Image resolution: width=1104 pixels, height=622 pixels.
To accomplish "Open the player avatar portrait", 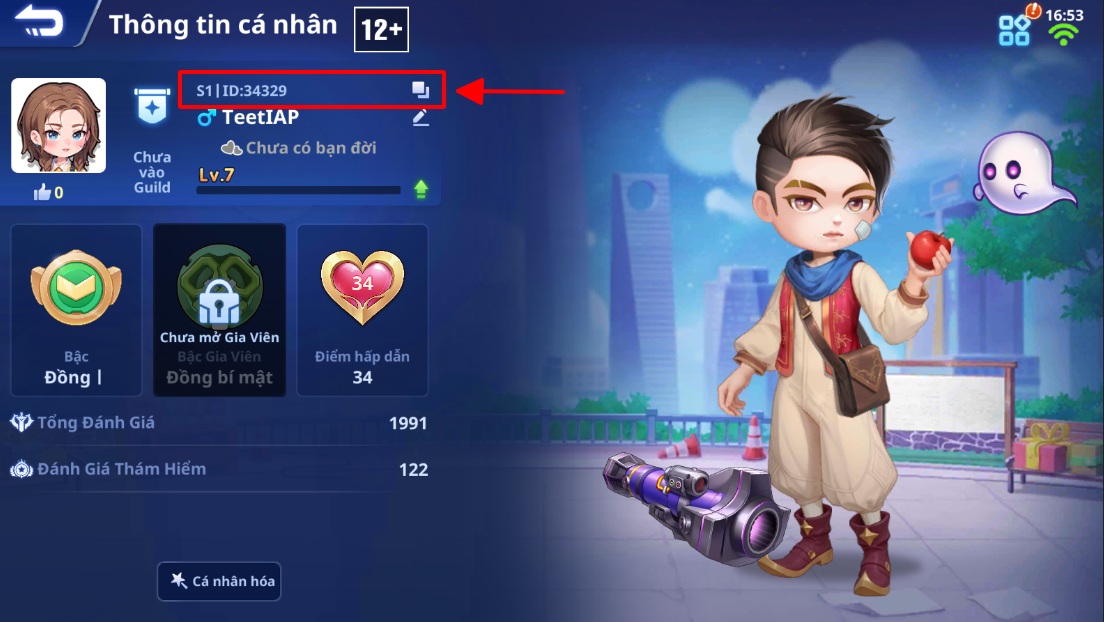I will 58,125.
